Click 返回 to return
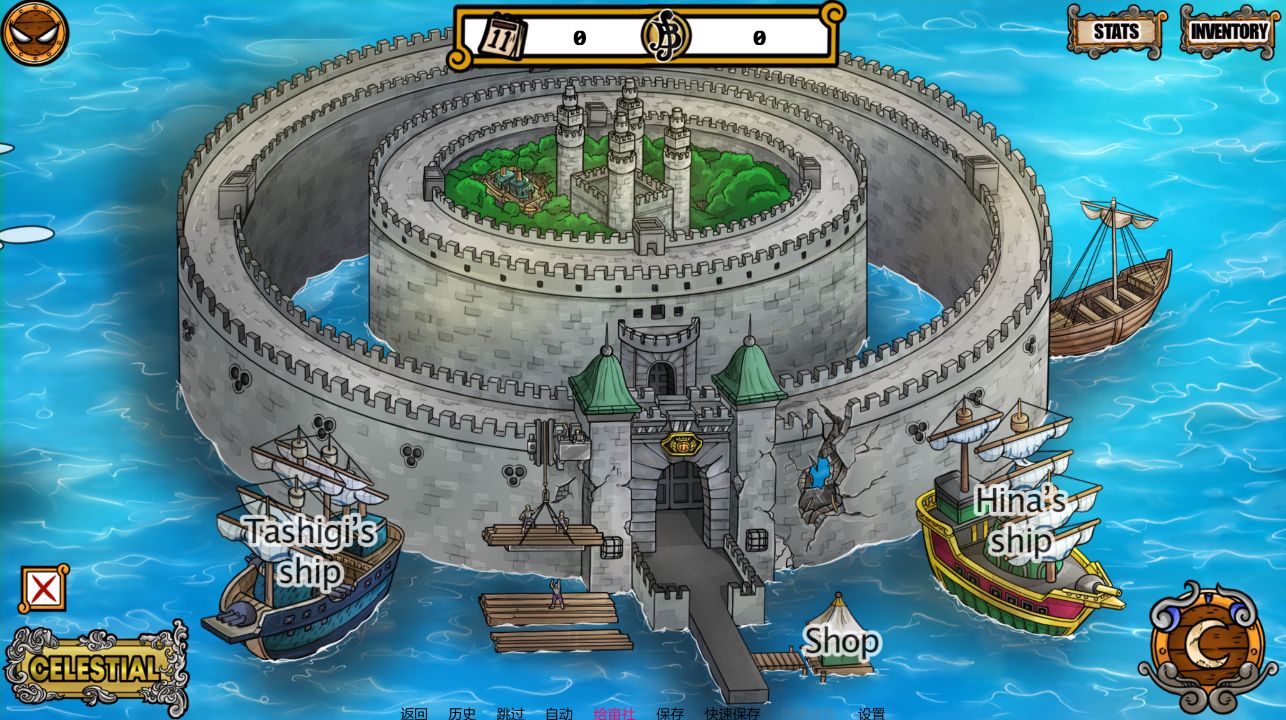Viewport: 1286px width, 720px height. tap(413, 714)
